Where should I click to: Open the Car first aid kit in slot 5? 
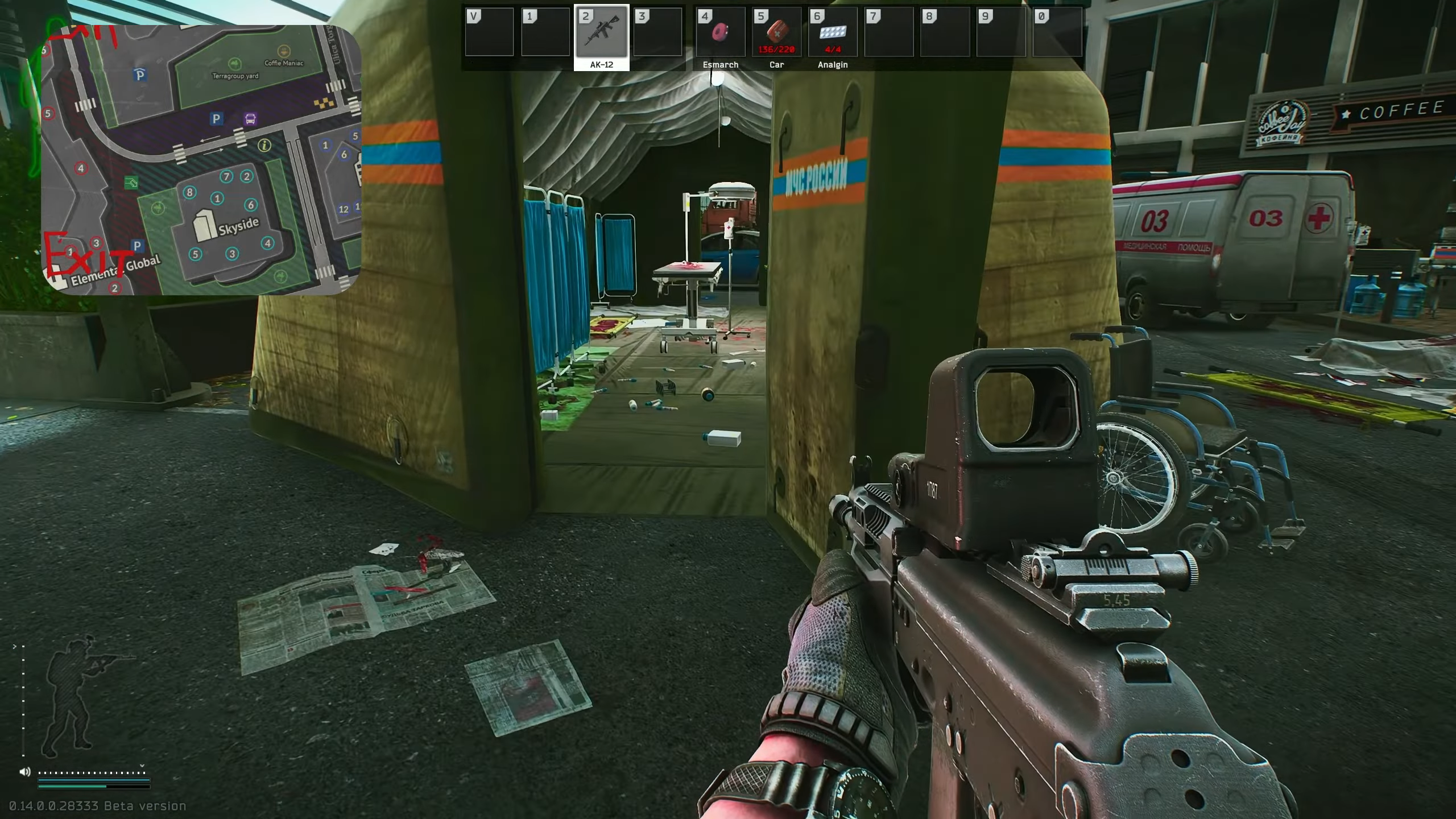pyautogui.click(x=776, y=34)
